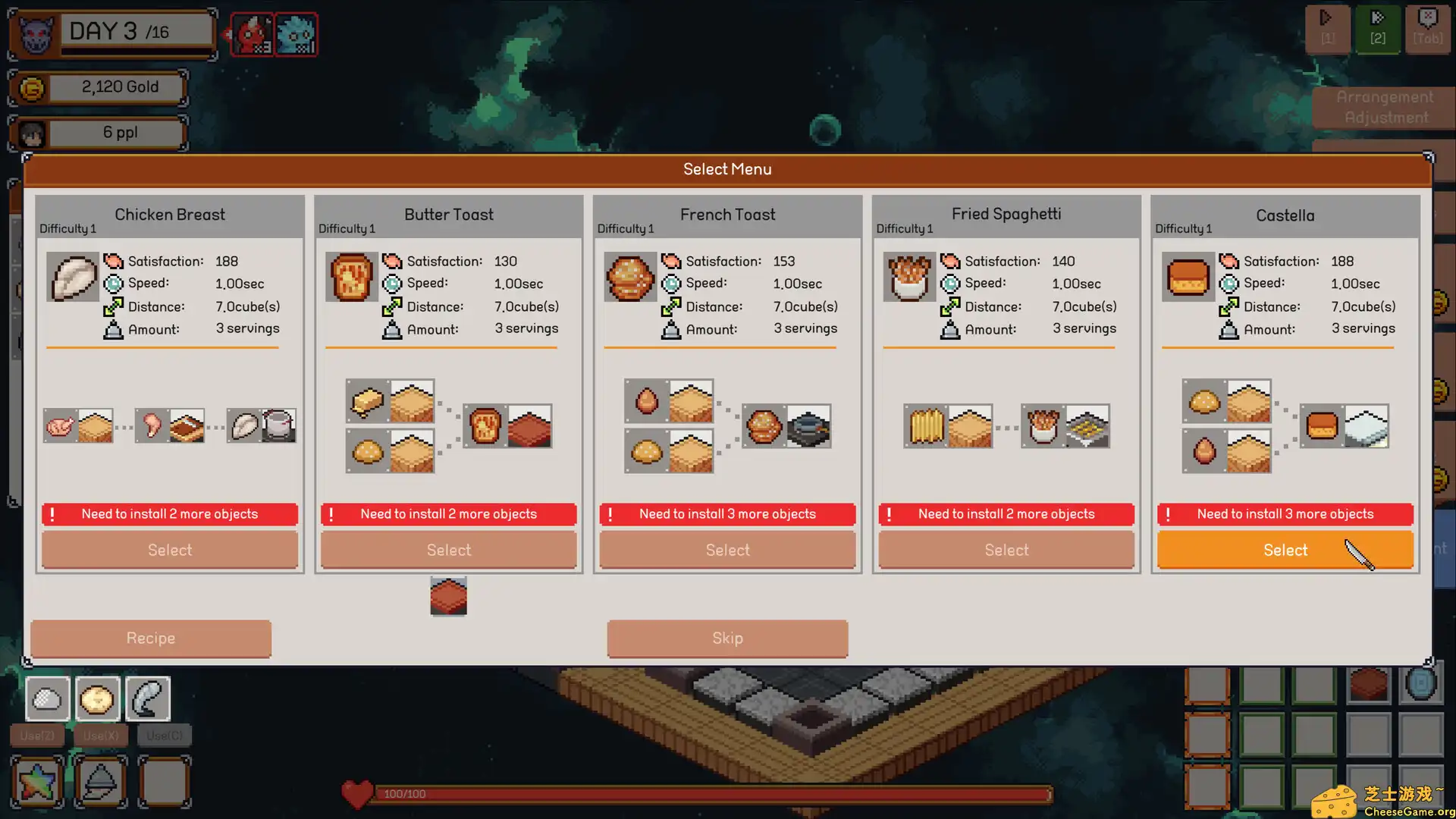Select the serving cloche icon
Image resolution: width=1456 pixels, height=819 pixels.
point(101,781)
